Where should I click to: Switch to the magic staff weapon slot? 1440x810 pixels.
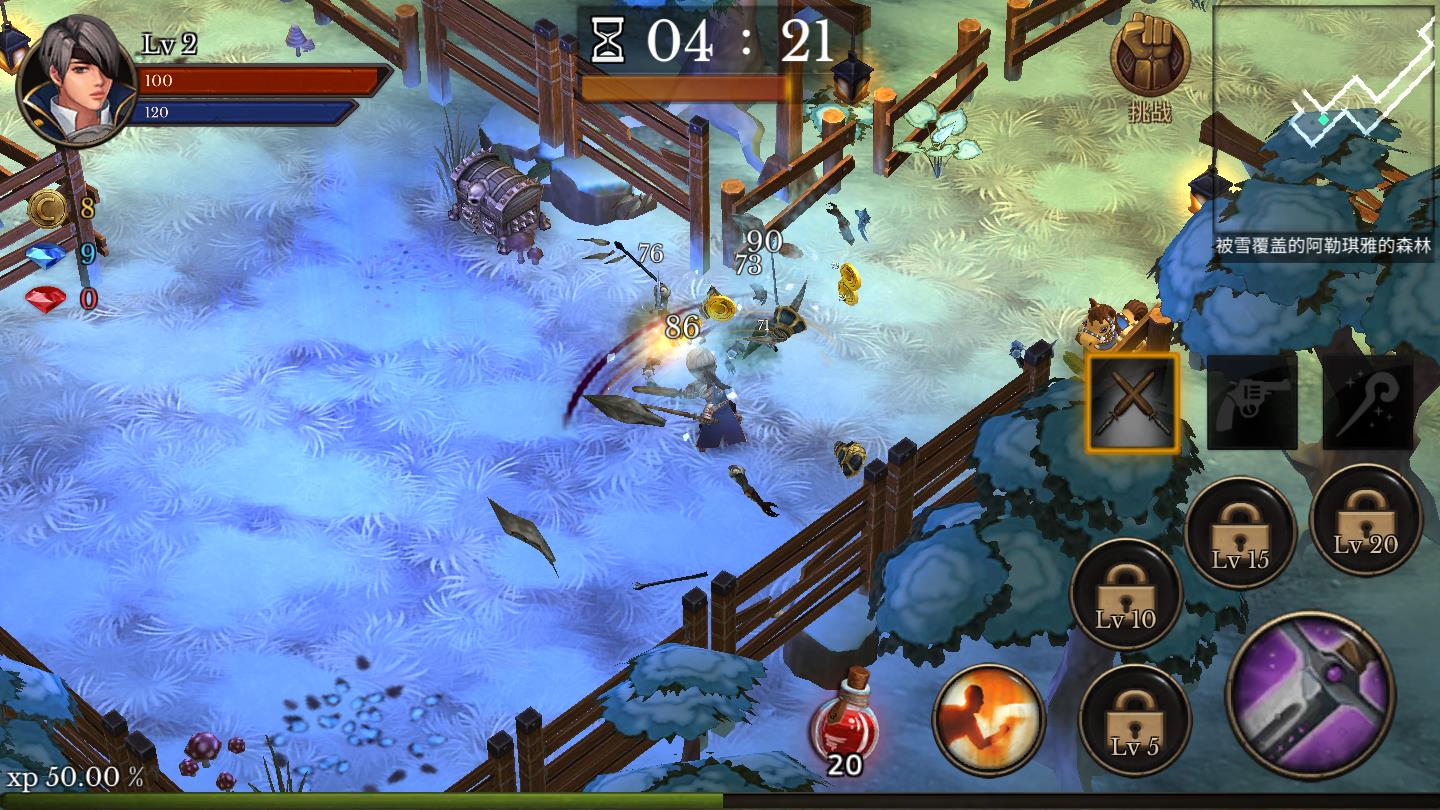pyautogui.click(x=1367, y=401)
